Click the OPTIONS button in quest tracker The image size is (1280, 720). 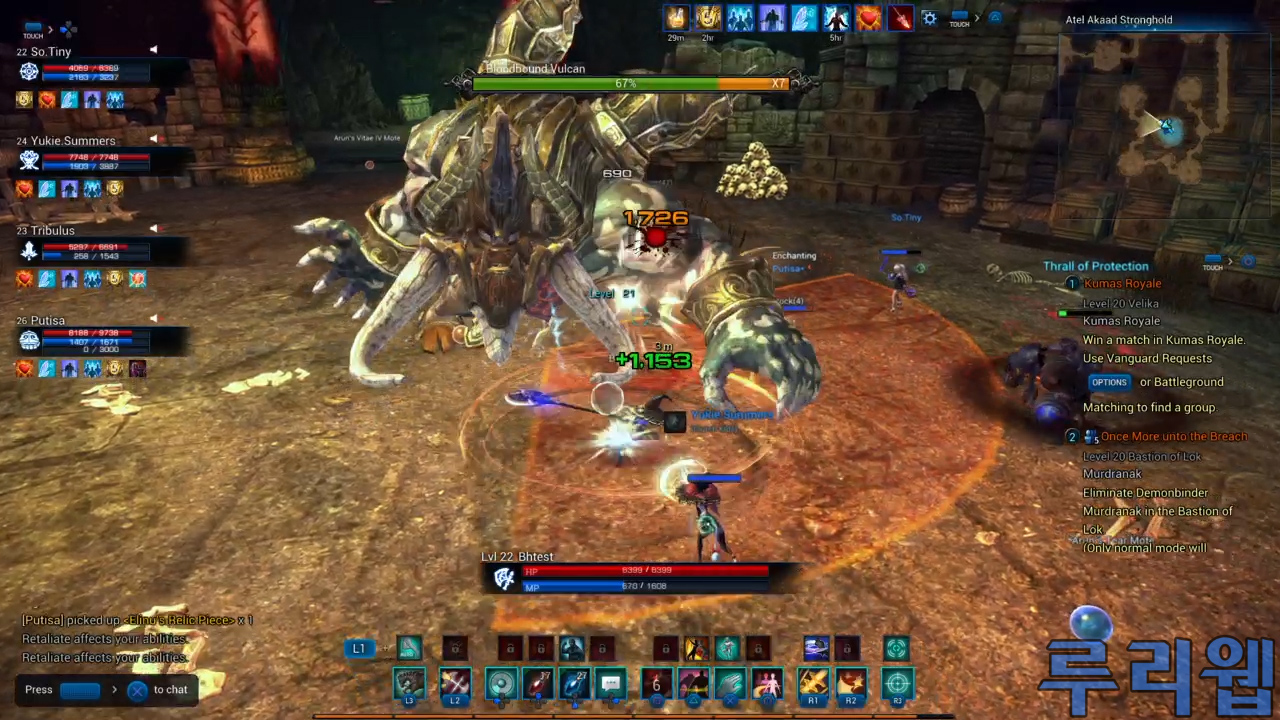click(x=1109, y=382)
